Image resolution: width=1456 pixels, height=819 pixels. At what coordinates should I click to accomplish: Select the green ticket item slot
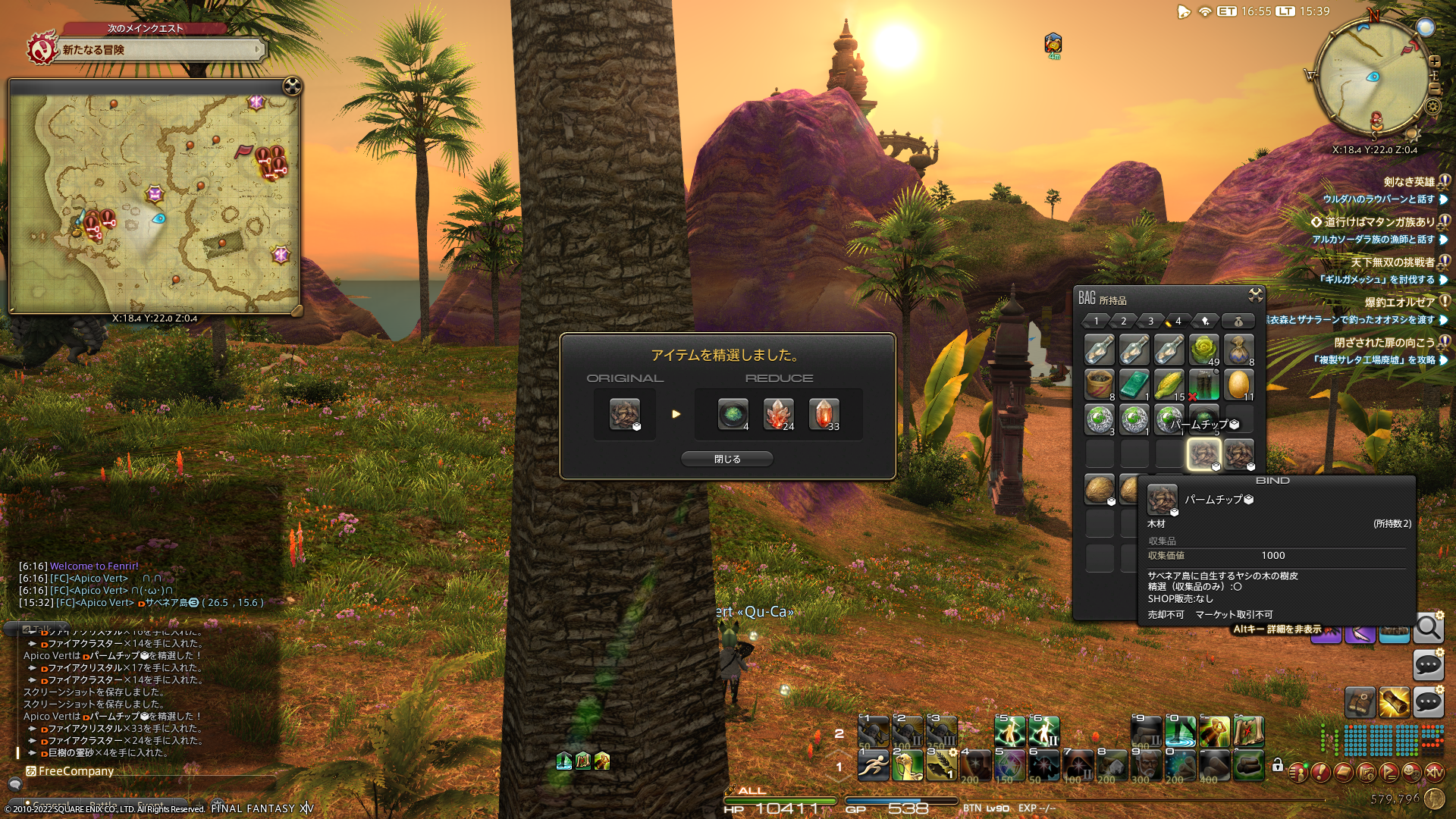pyautogui.click(x=1134, y=384)
